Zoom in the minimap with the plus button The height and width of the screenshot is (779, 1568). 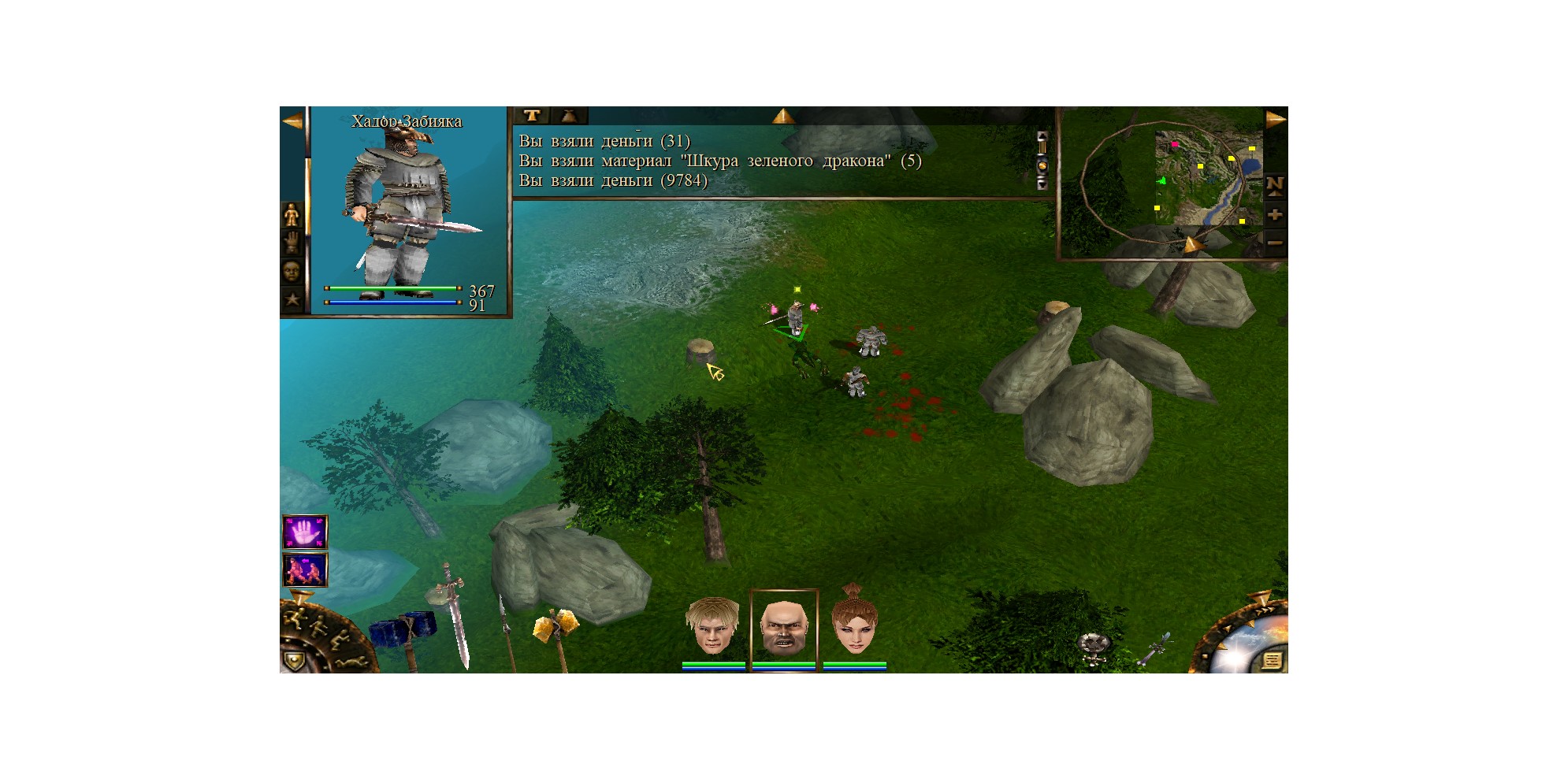1274,214
